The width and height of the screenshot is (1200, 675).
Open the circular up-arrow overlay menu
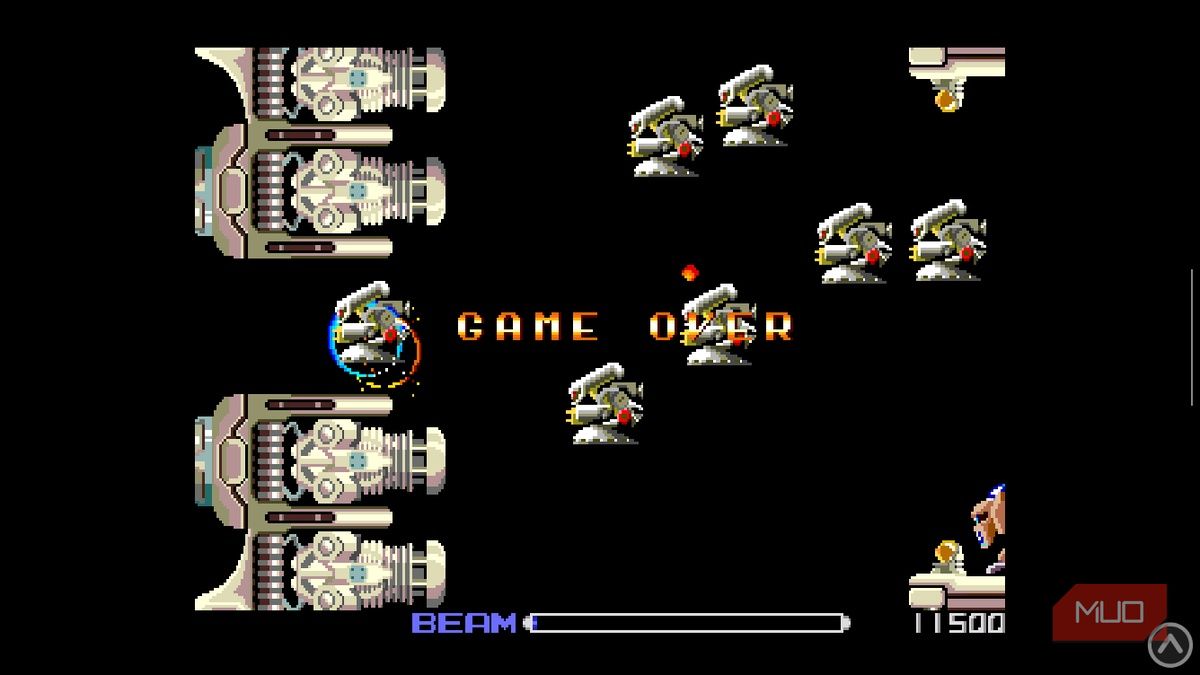(x=1169, y=645)
